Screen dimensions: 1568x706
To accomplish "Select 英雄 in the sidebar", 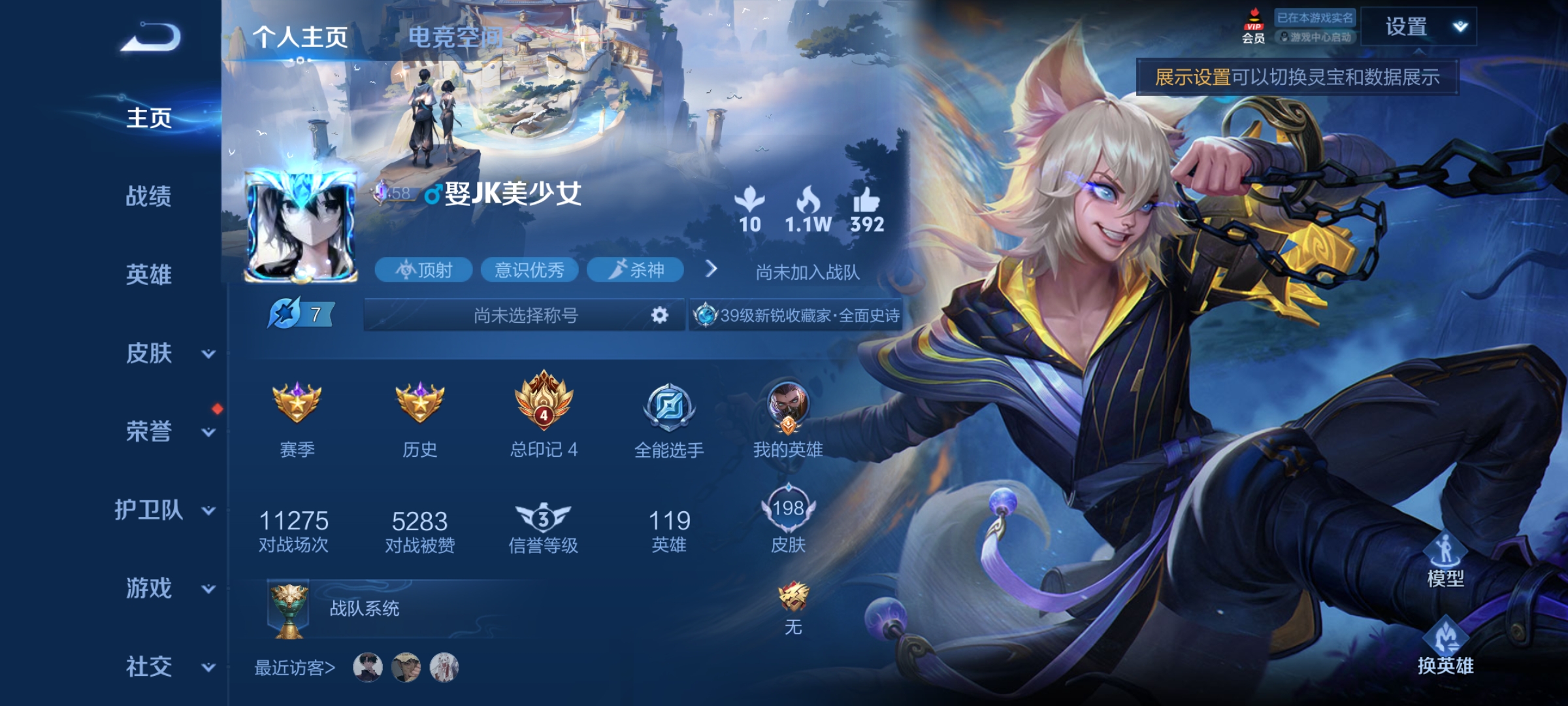I will click(149, 275).
